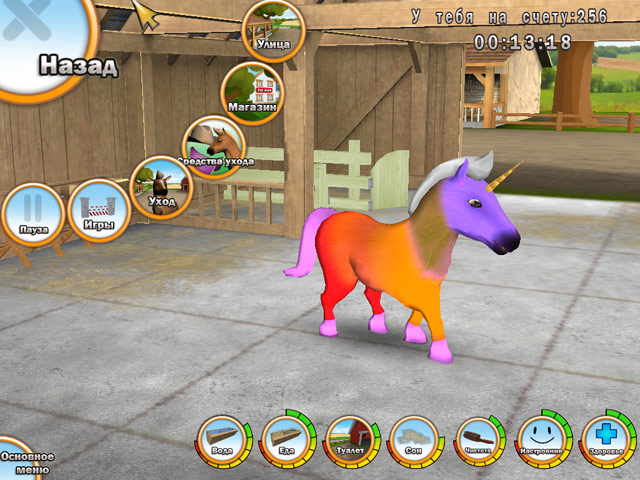Screen dimensions: 640x480
Task: Select Средства ухода care products
Action: [213, 147]
